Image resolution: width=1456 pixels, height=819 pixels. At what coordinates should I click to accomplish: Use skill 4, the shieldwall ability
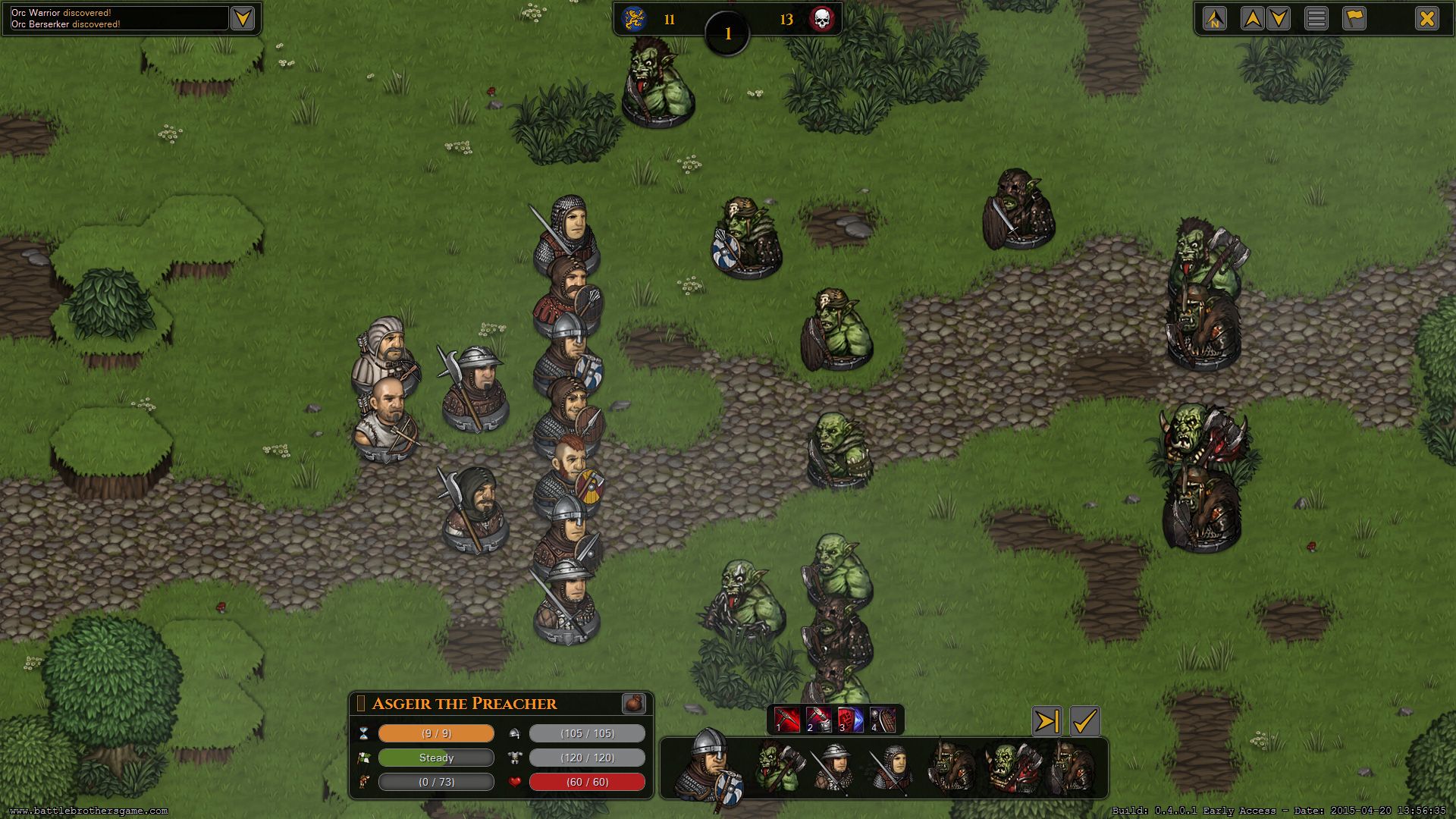(x=882, y=720)
